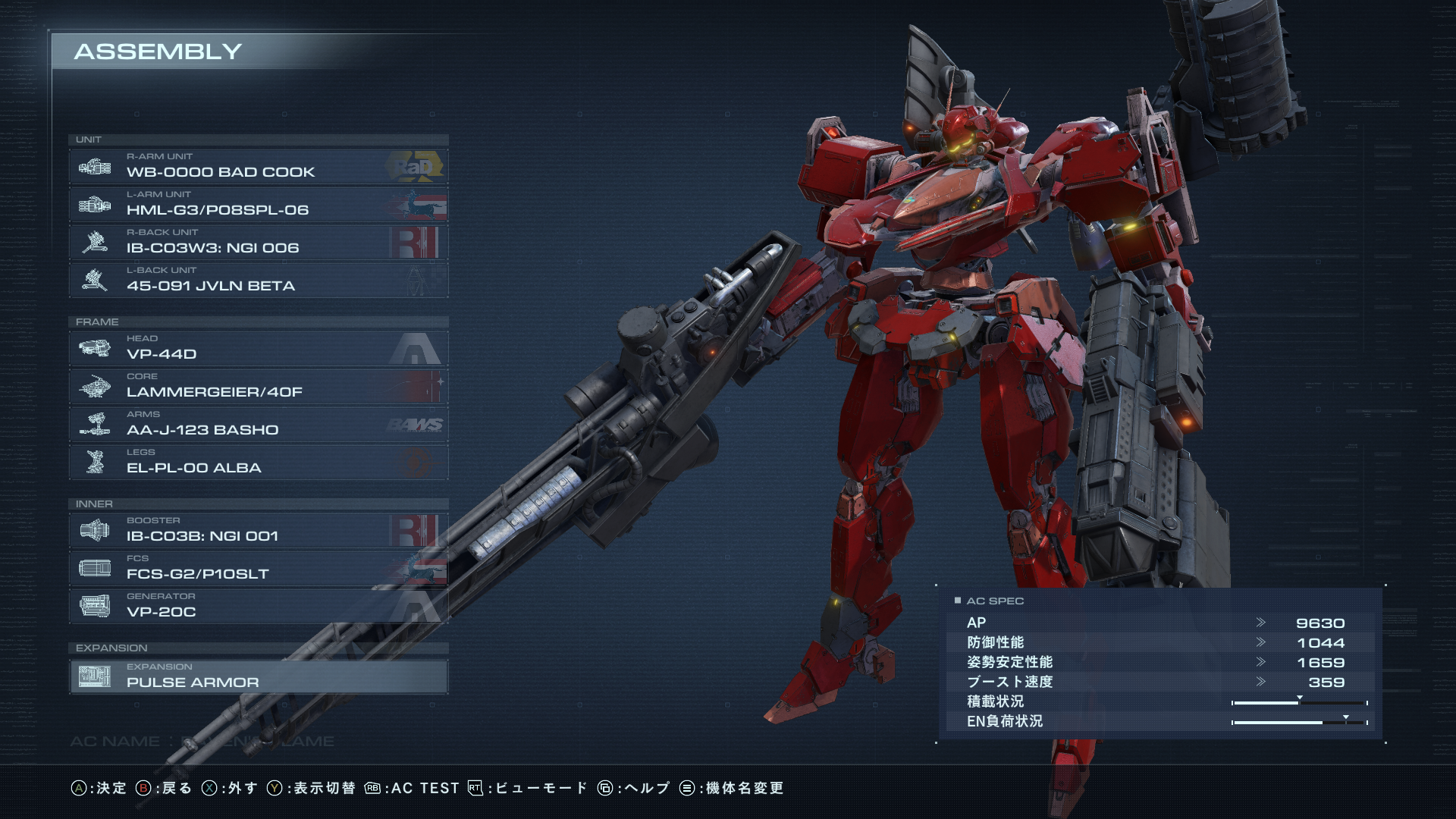The width and height of the screenshot is (1456, 819).
Task: Choose the EL-PL-00 ALBA legs slot
Action: [x=258, y=462]
